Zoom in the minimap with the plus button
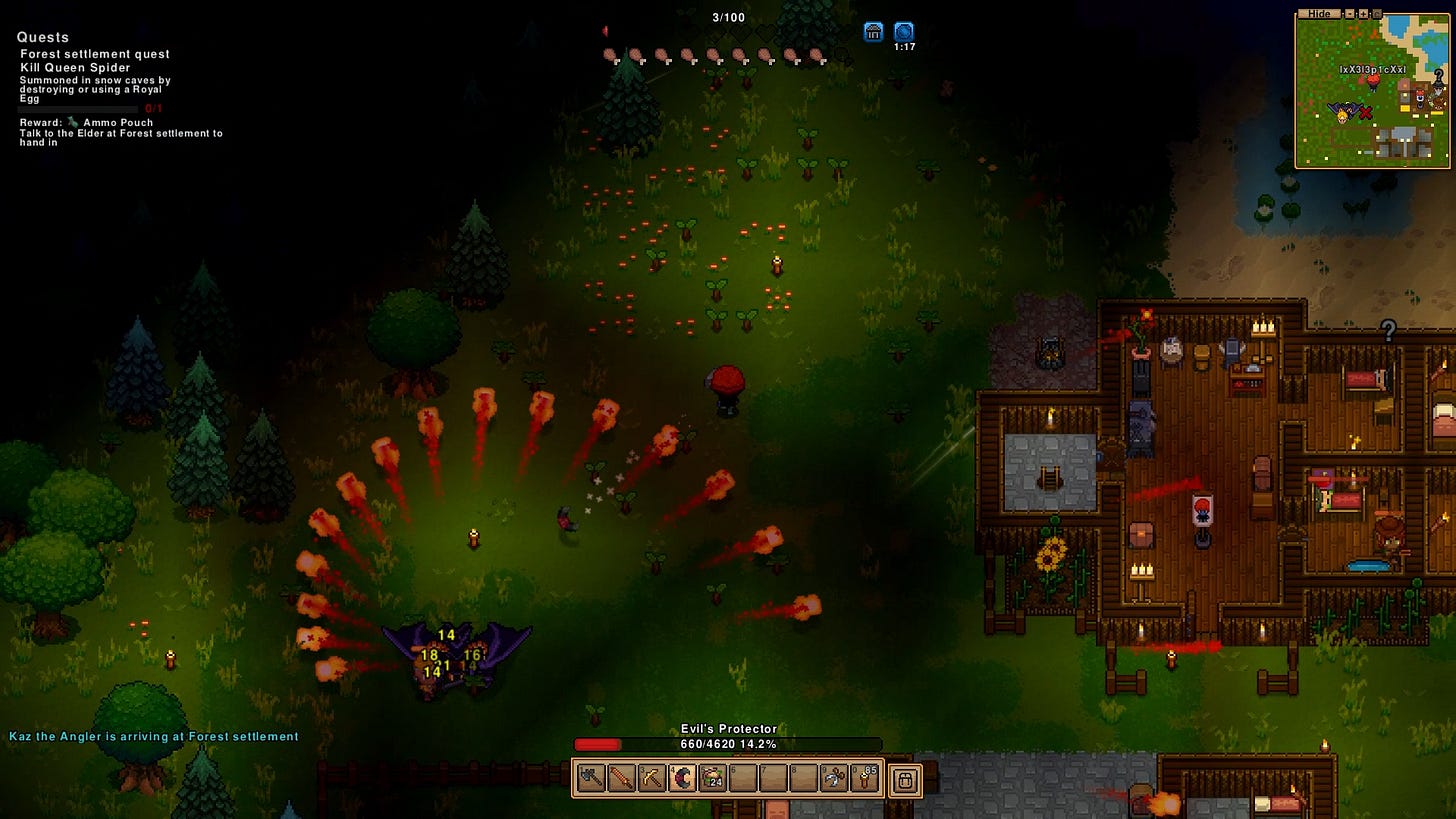1456x819 pixels. pyautogui.click(x=1363, y=13)
